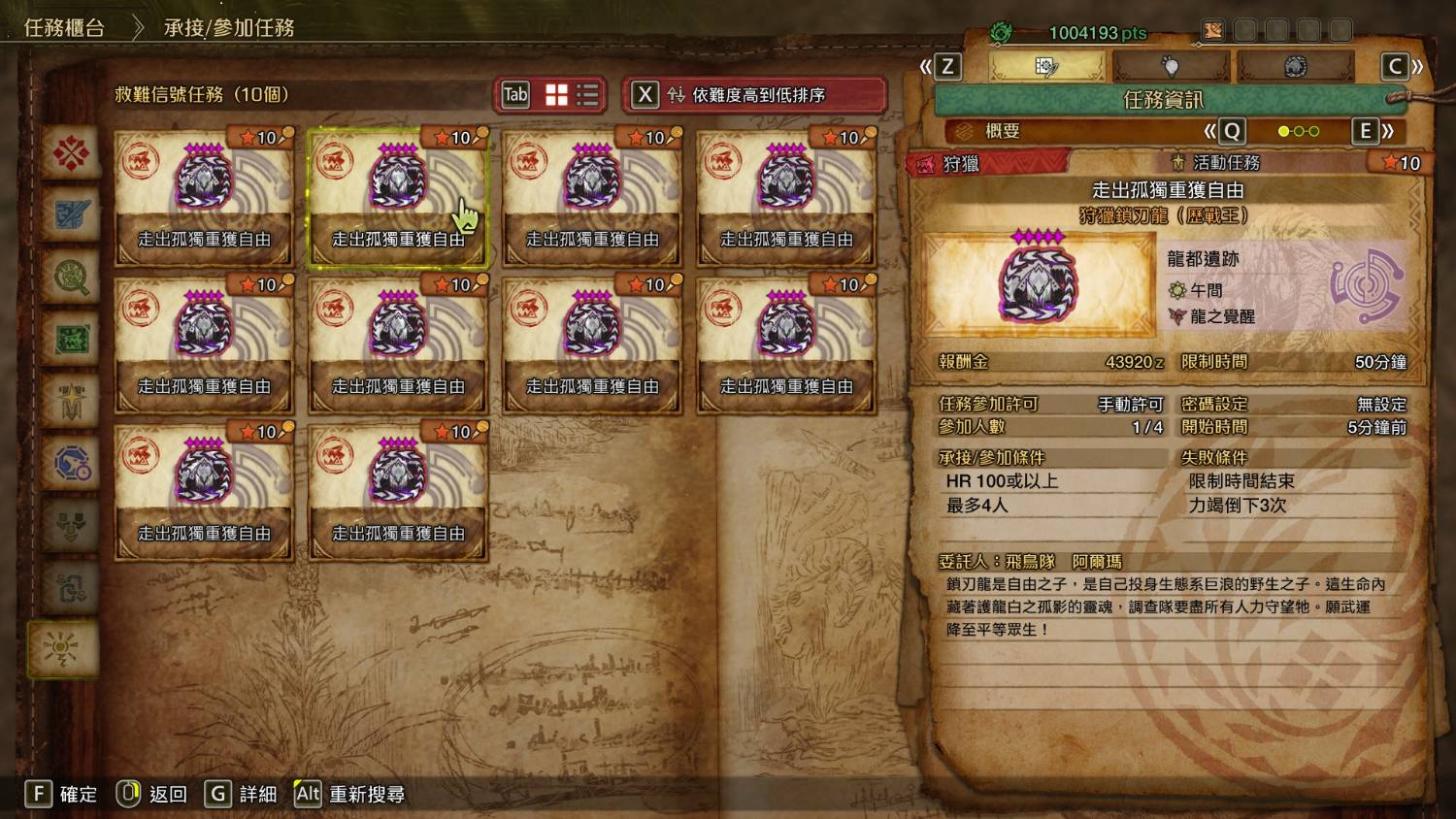1456x819 pixels.
Task: Switch to the monster details tab
Action: click(1295, 66)
